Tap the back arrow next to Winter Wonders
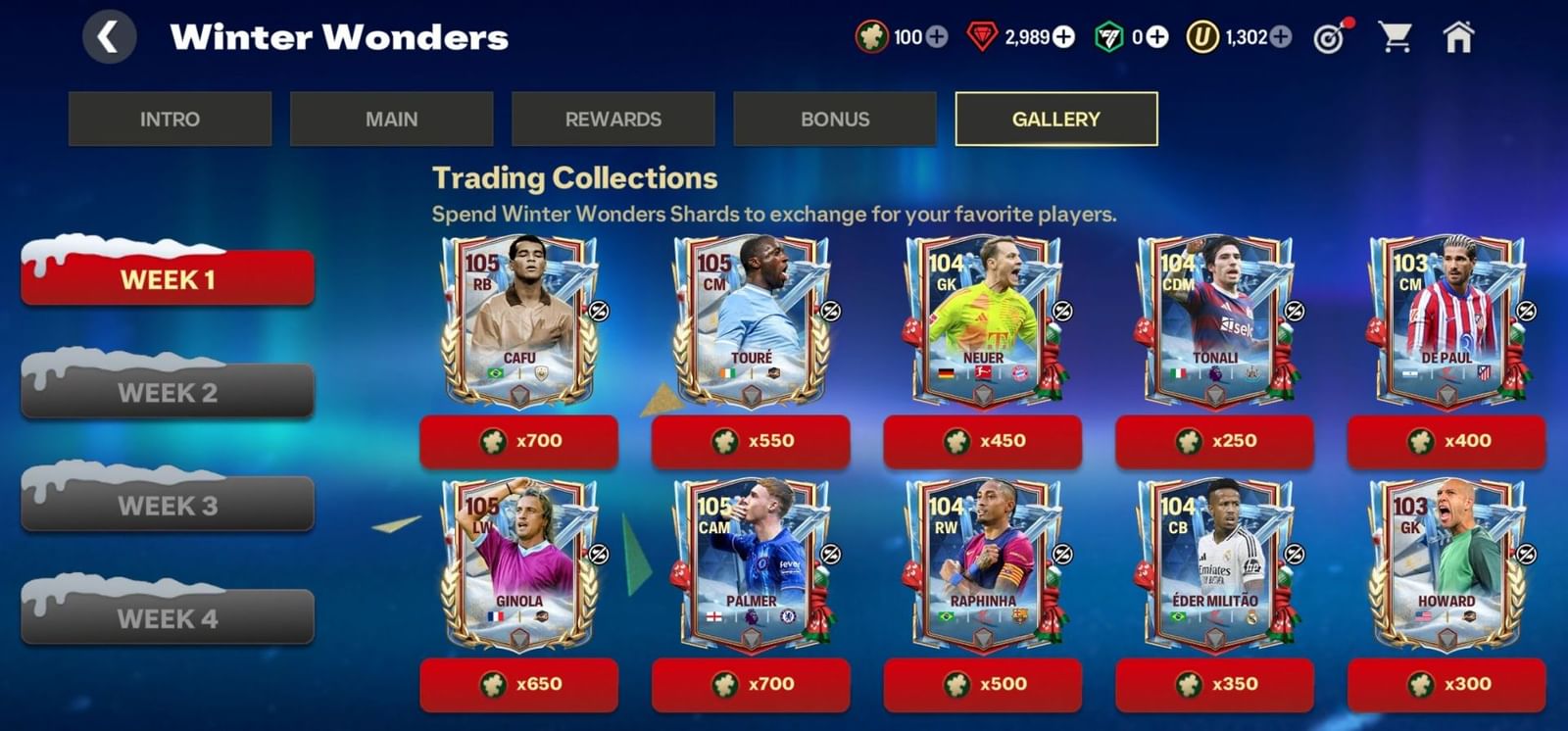This screenshot has height=731, width=1568. coord(108,37)
